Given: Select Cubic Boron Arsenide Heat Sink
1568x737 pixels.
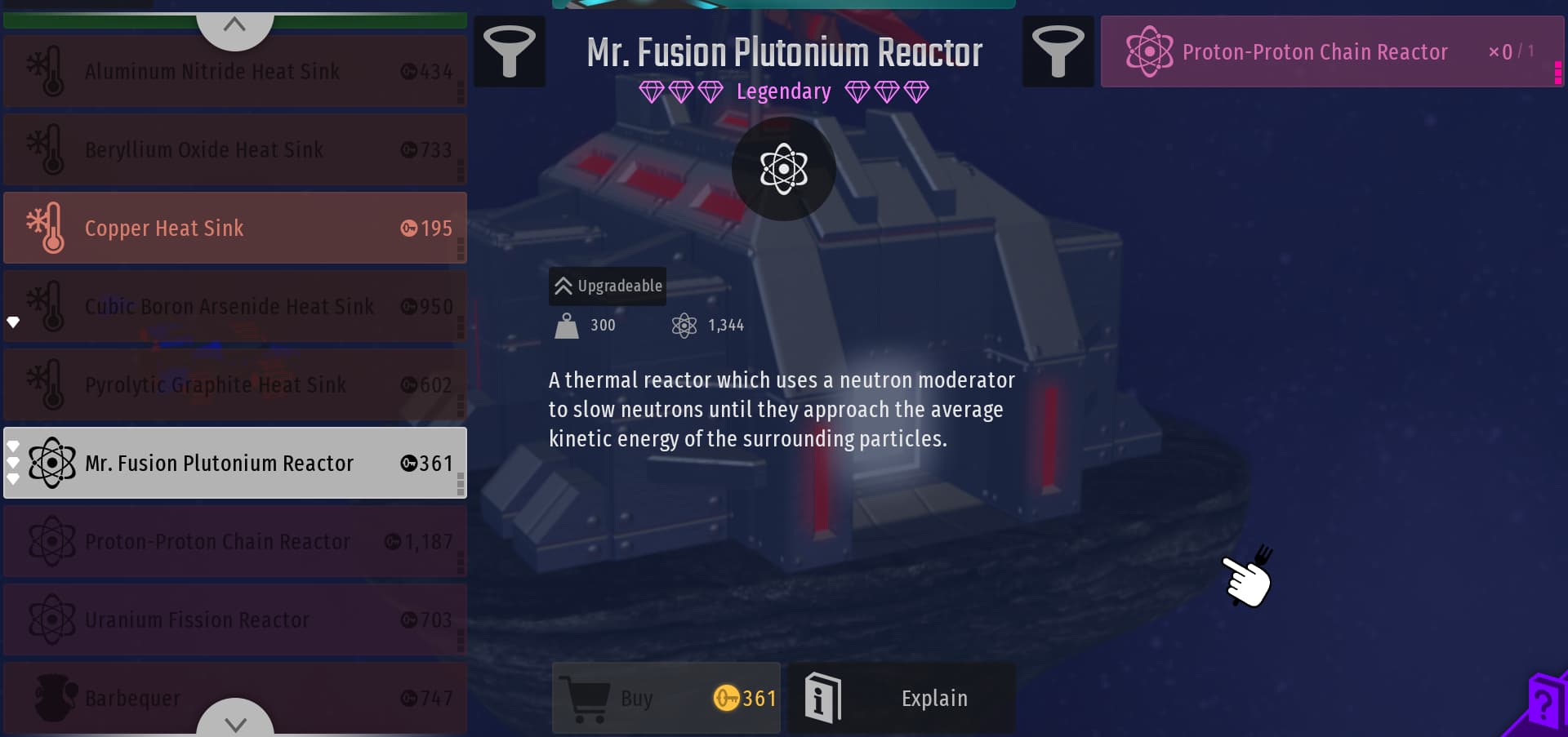Looking at the screenshot, I should 235,307.
